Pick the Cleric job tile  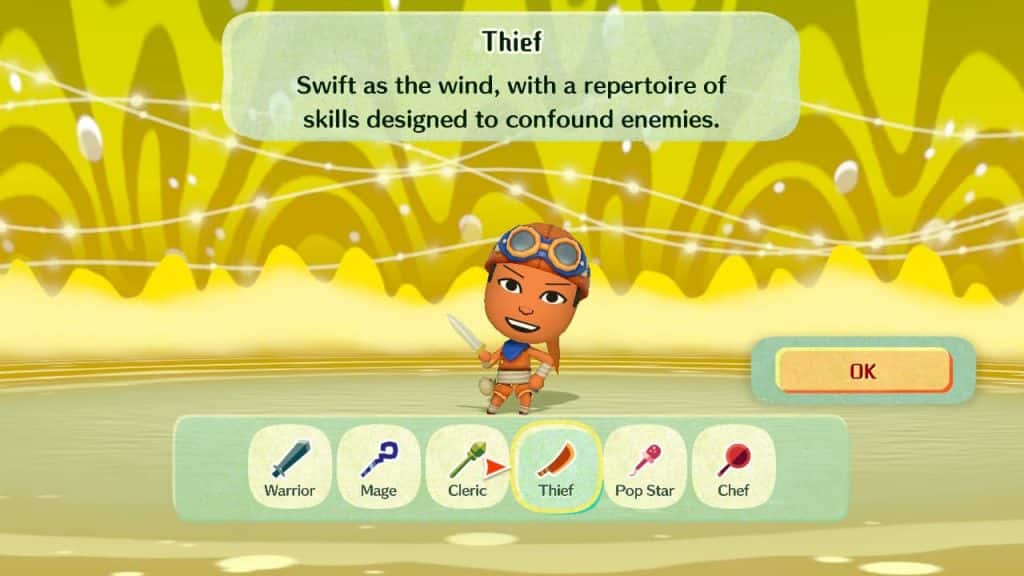click(466, 467)
